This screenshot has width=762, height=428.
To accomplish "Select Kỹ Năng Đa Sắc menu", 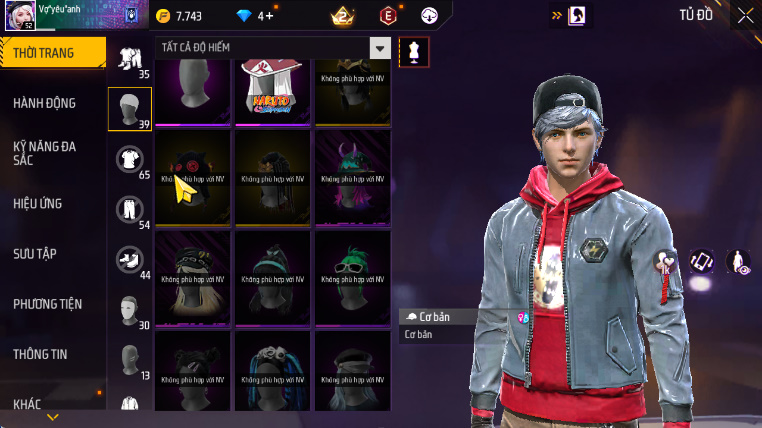I will (x=45, y=153).
